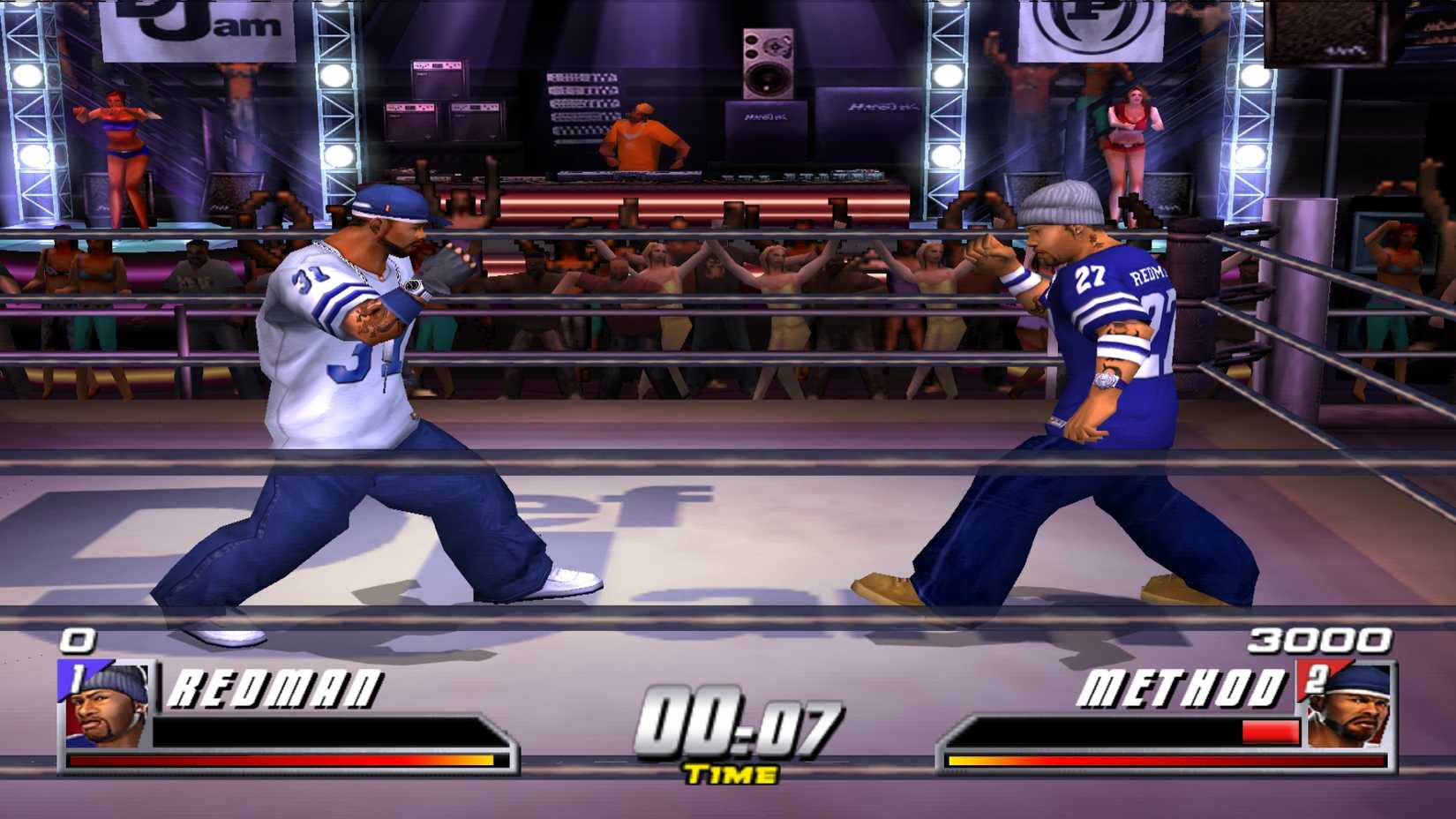Click the score value 0
The width and height of the screenshot is (1456, 819).
(78, 638)
